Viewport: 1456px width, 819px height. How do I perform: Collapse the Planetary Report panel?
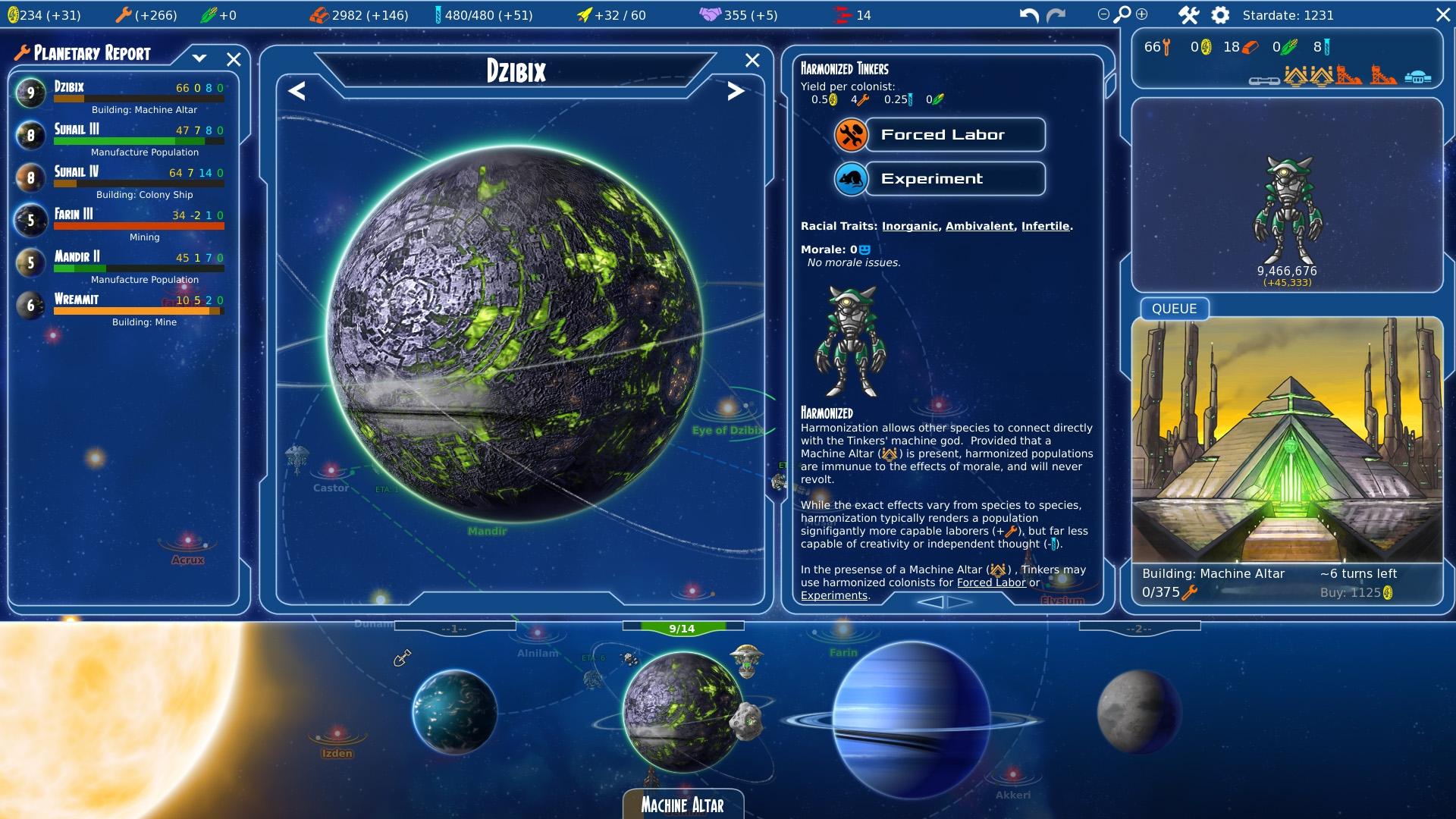(x=200, y=58)
